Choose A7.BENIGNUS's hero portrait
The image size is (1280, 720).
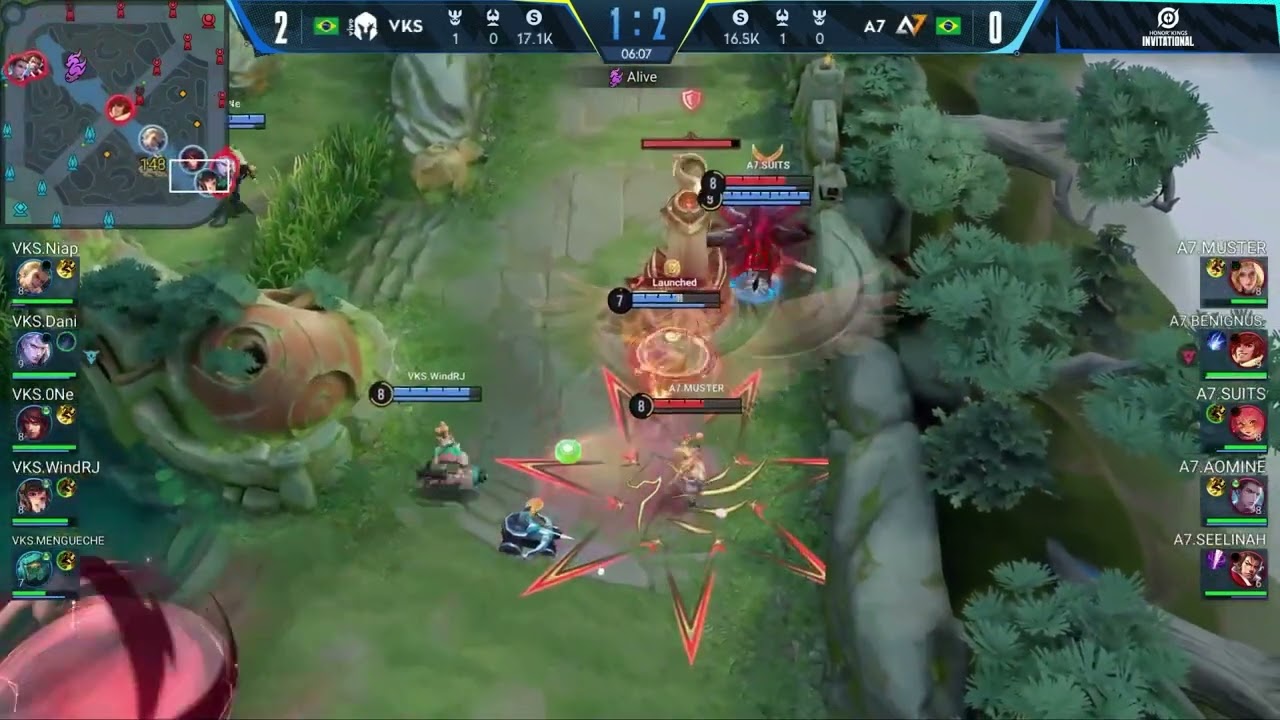(1248, 350)
